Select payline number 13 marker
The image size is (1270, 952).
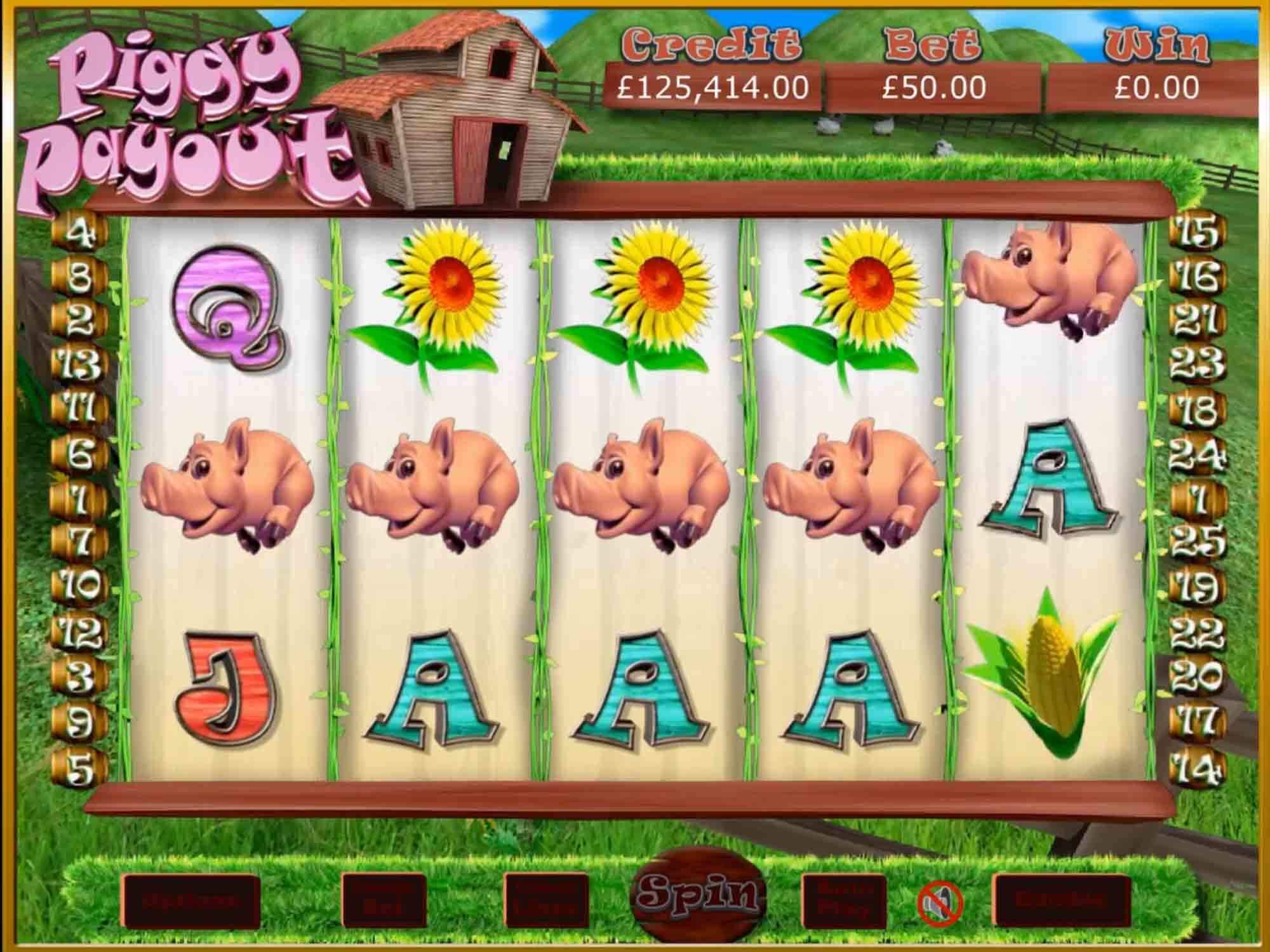[81, 366]
